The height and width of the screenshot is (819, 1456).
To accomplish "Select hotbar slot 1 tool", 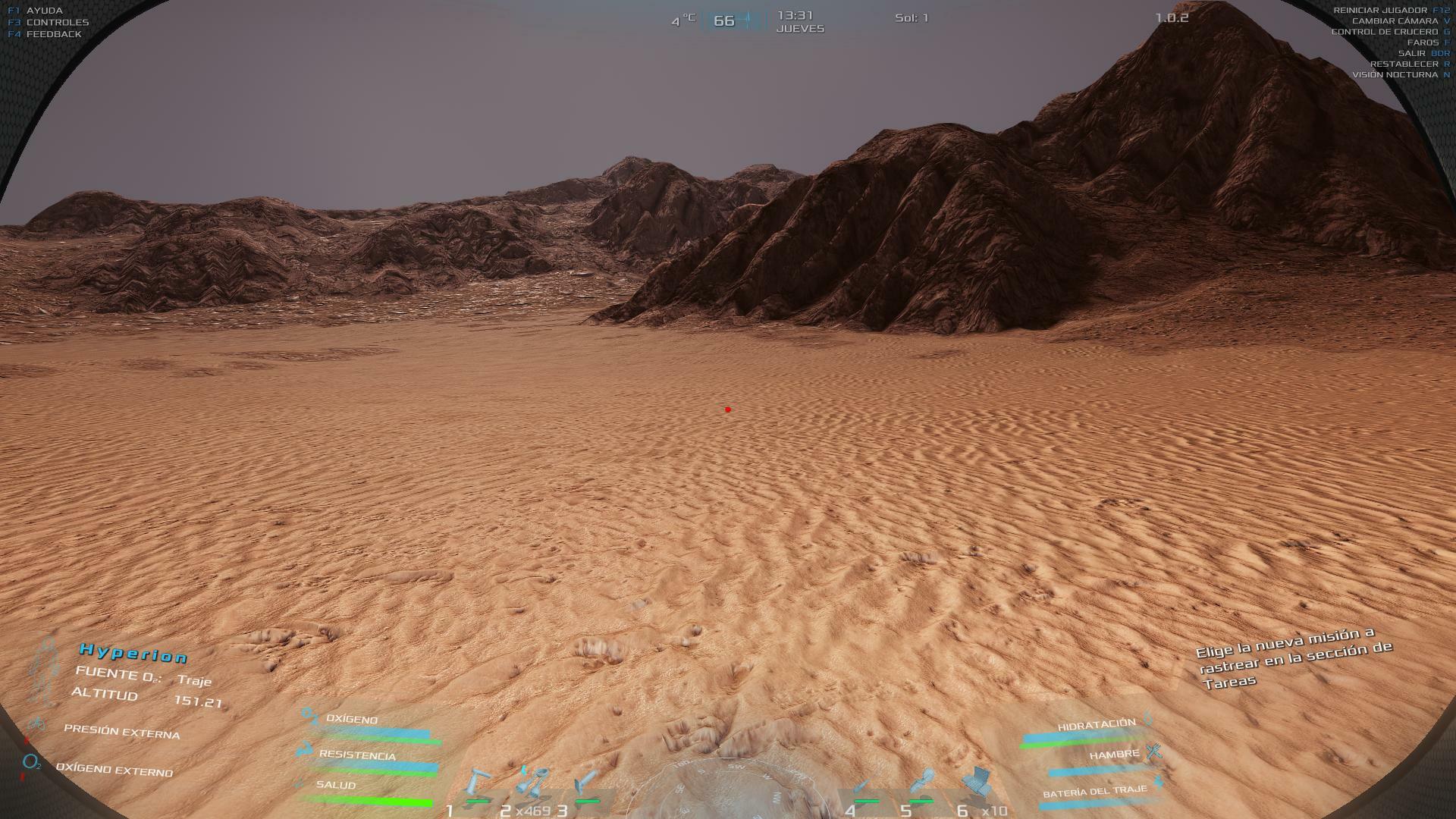I will click(x=478, y=784).
